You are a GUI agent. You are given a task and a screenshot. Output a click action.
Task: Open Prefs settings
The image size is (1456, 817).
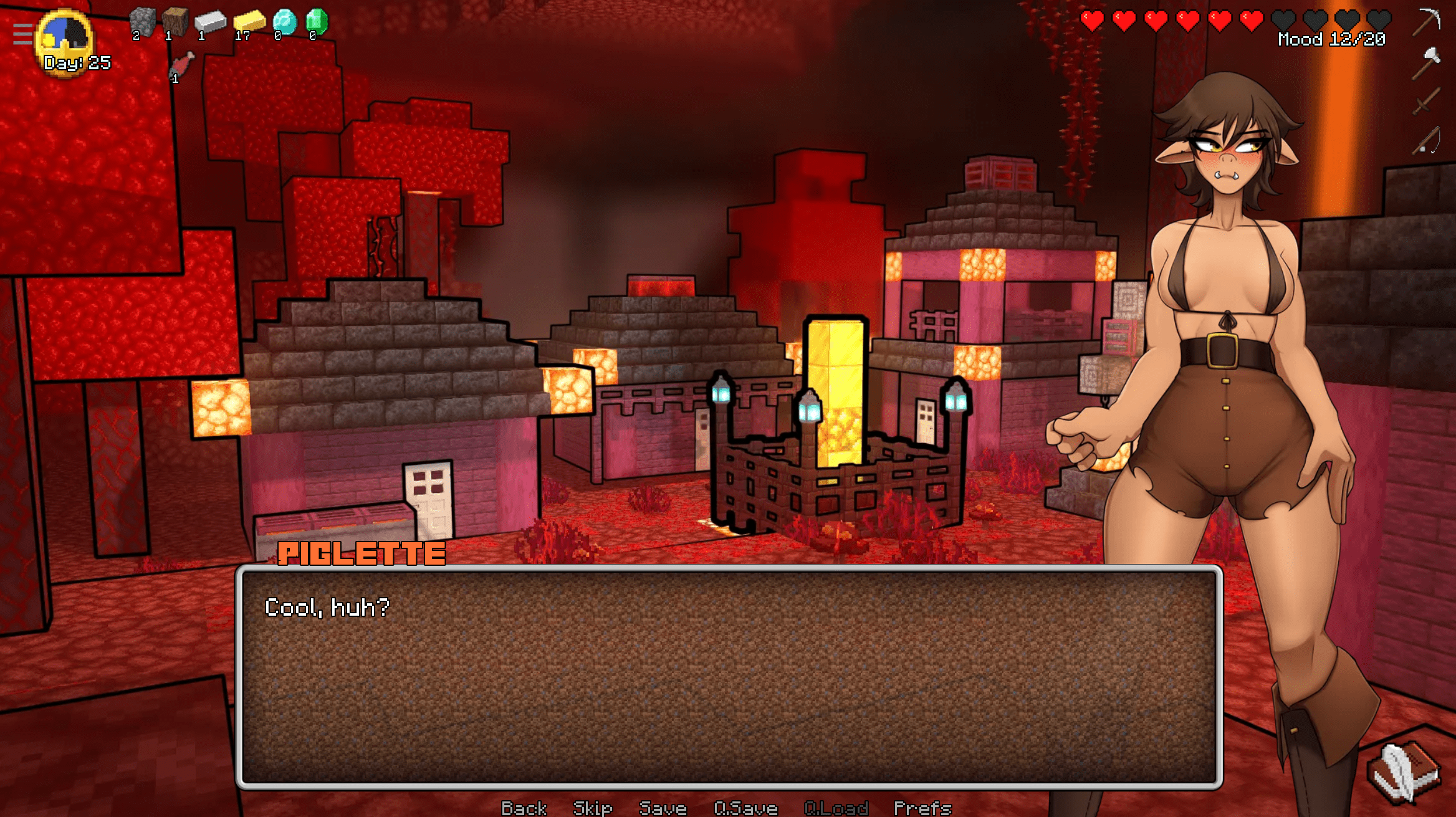[922, 808]
